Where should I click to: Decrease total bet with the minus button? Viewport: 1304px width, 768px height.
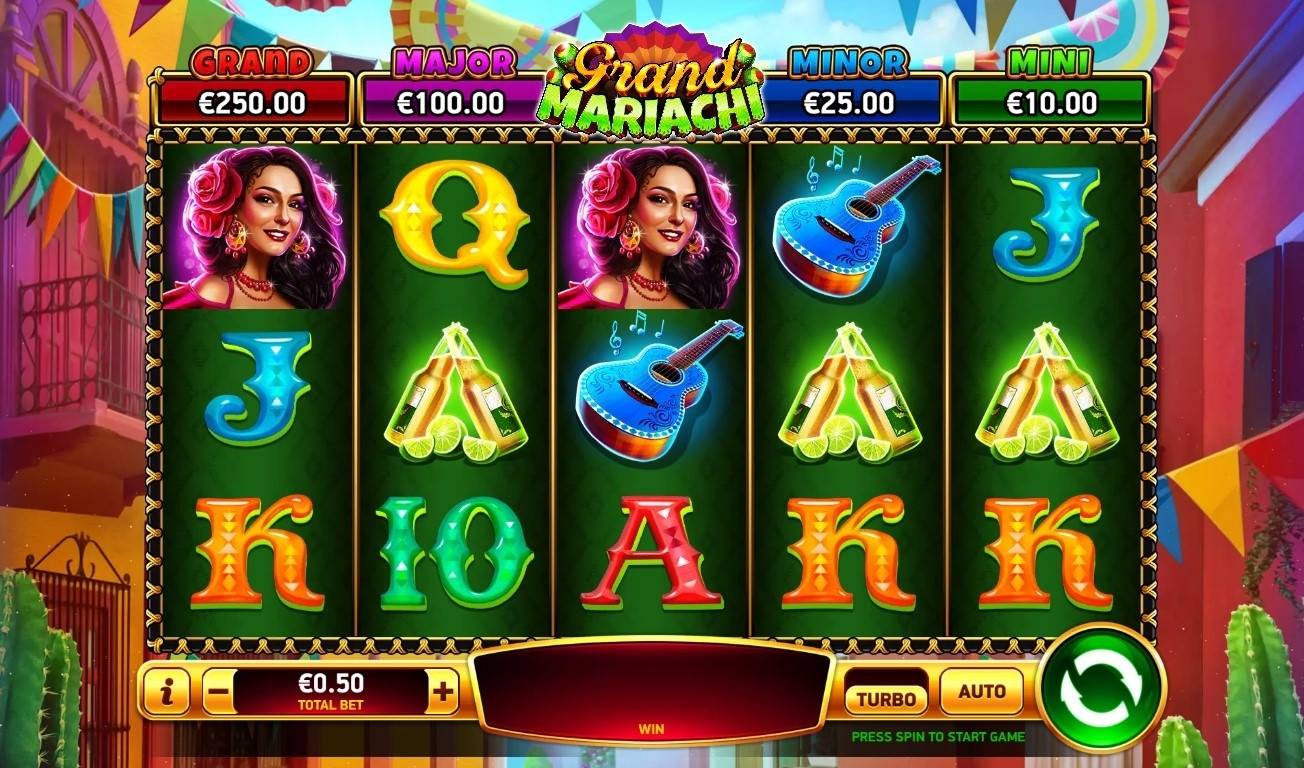pos(219,692)
